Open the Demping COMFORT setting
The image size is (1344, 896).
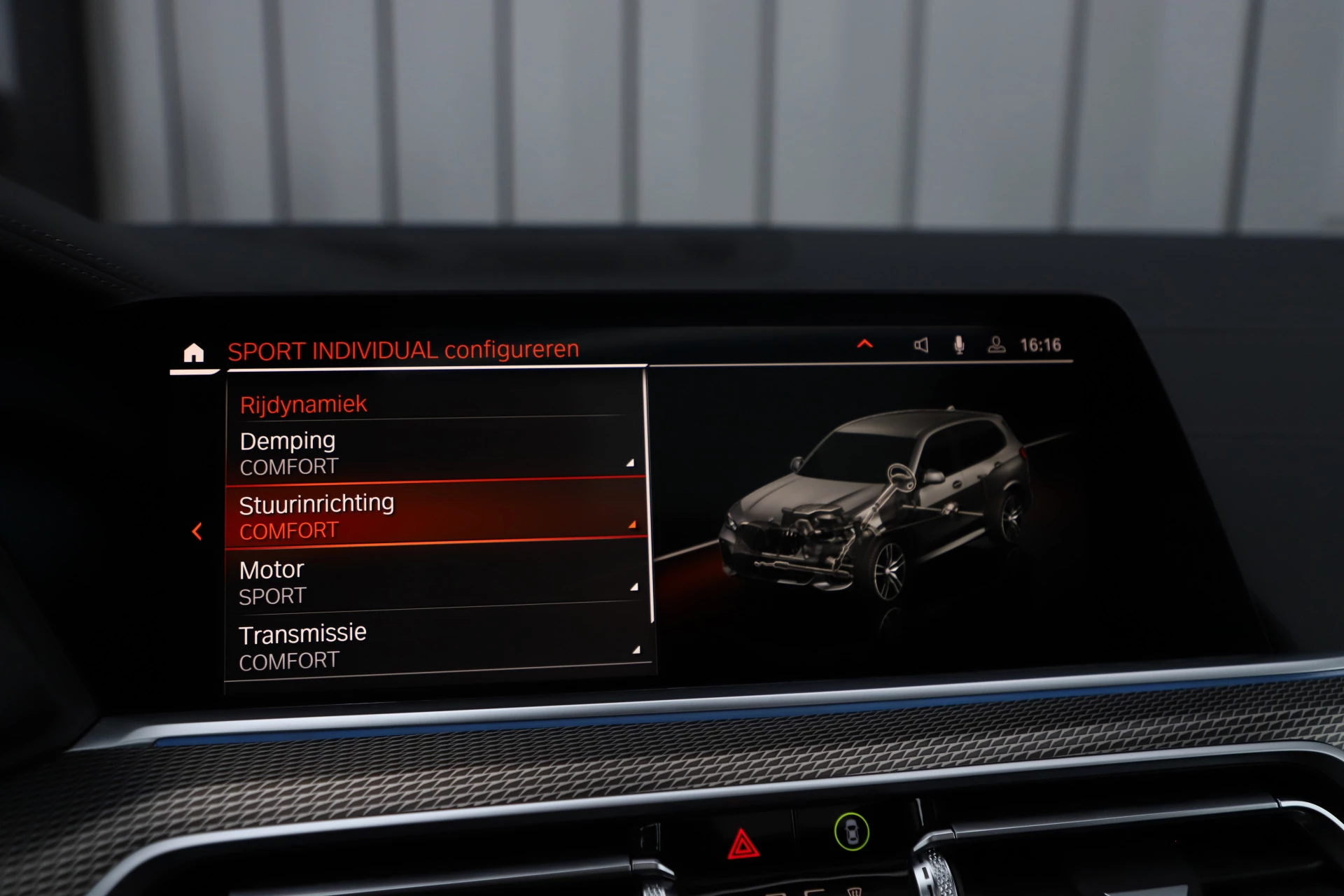(434, 452)
